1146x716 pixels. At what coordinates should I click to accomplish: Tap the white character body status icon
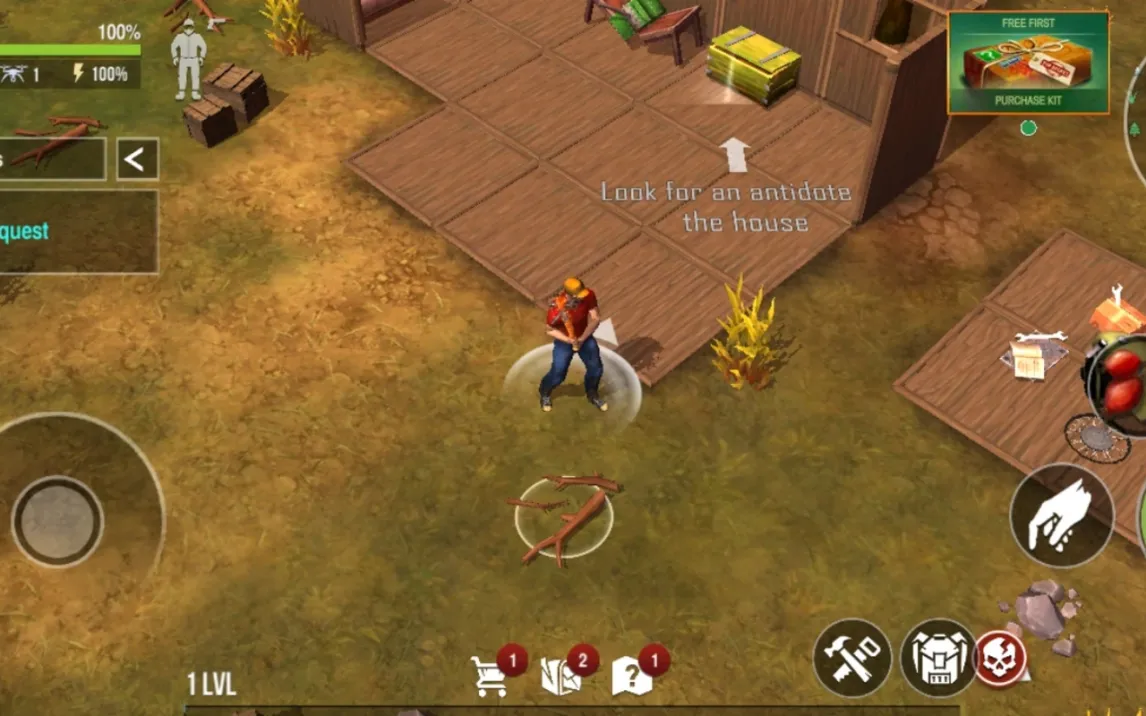tap(187, 59)
